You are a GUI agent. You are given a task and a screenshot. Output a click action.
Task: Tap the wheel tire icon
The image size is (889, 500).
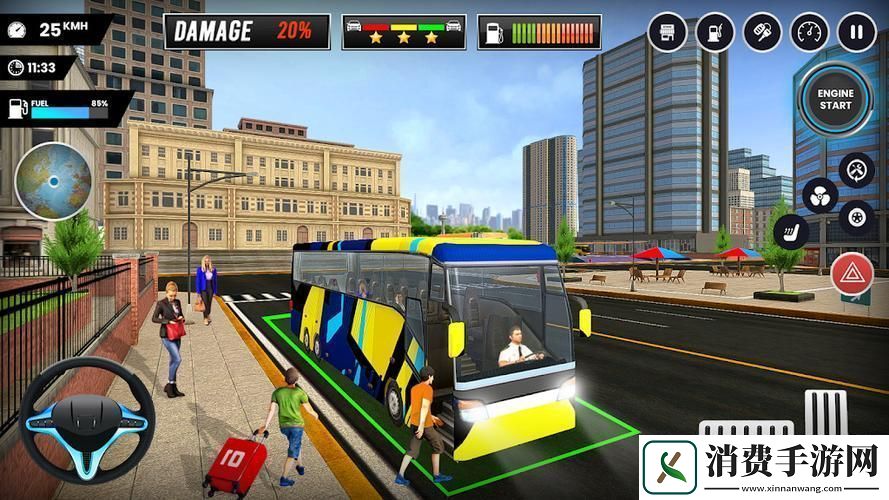(857, 216)
